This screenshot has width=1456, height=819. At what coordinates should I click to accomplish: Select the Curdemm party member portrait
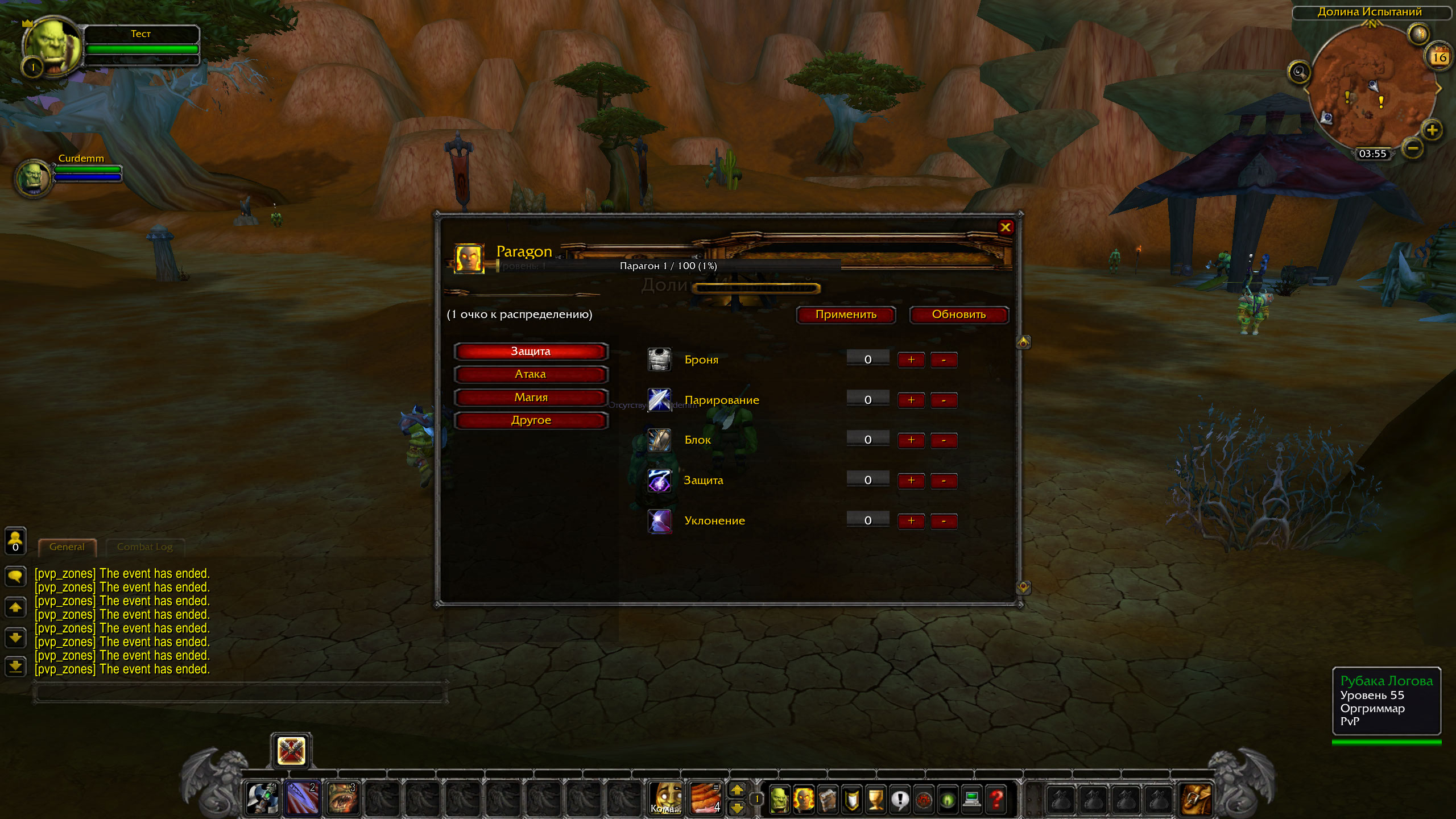click(33, 177)
